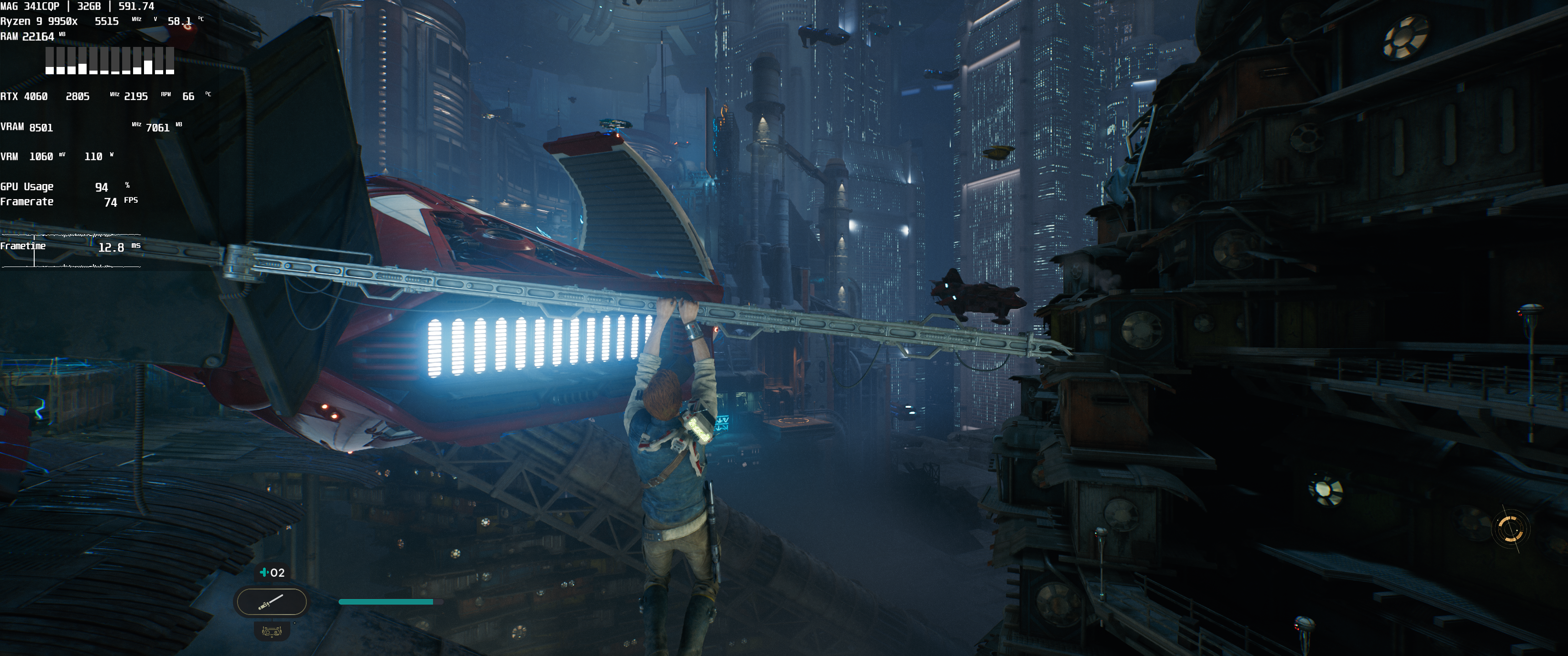Select the lightsaber stance icon
Screen dimensions: 1568x656
tap(271, 602)
